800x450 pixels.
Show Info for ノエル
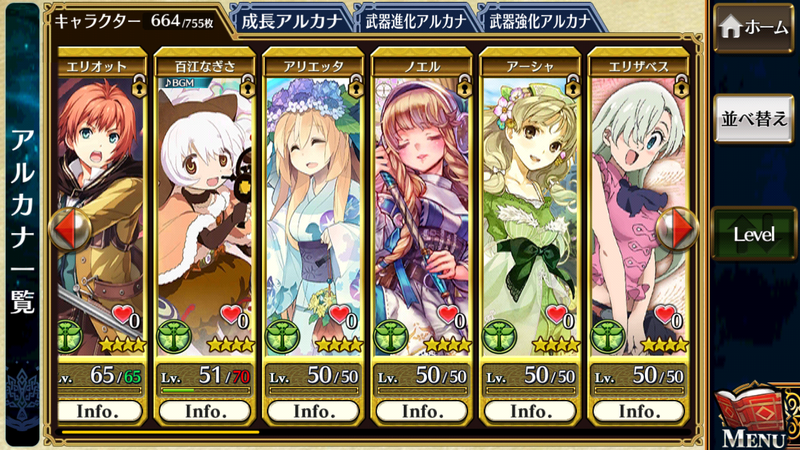(x=420, y=411)
